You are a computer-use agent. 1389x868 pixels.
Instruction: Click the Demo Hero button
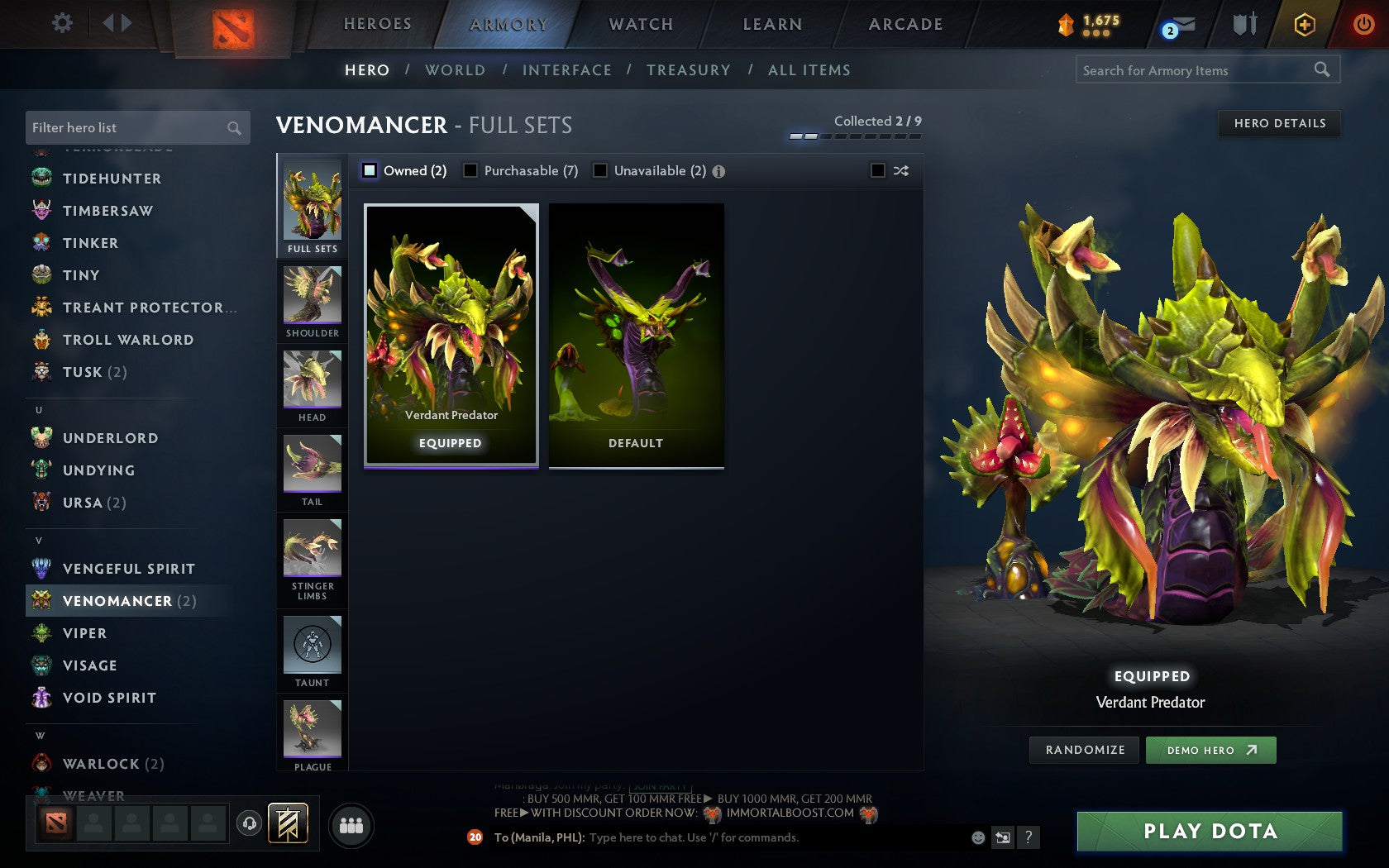(x=1210, y=750)
